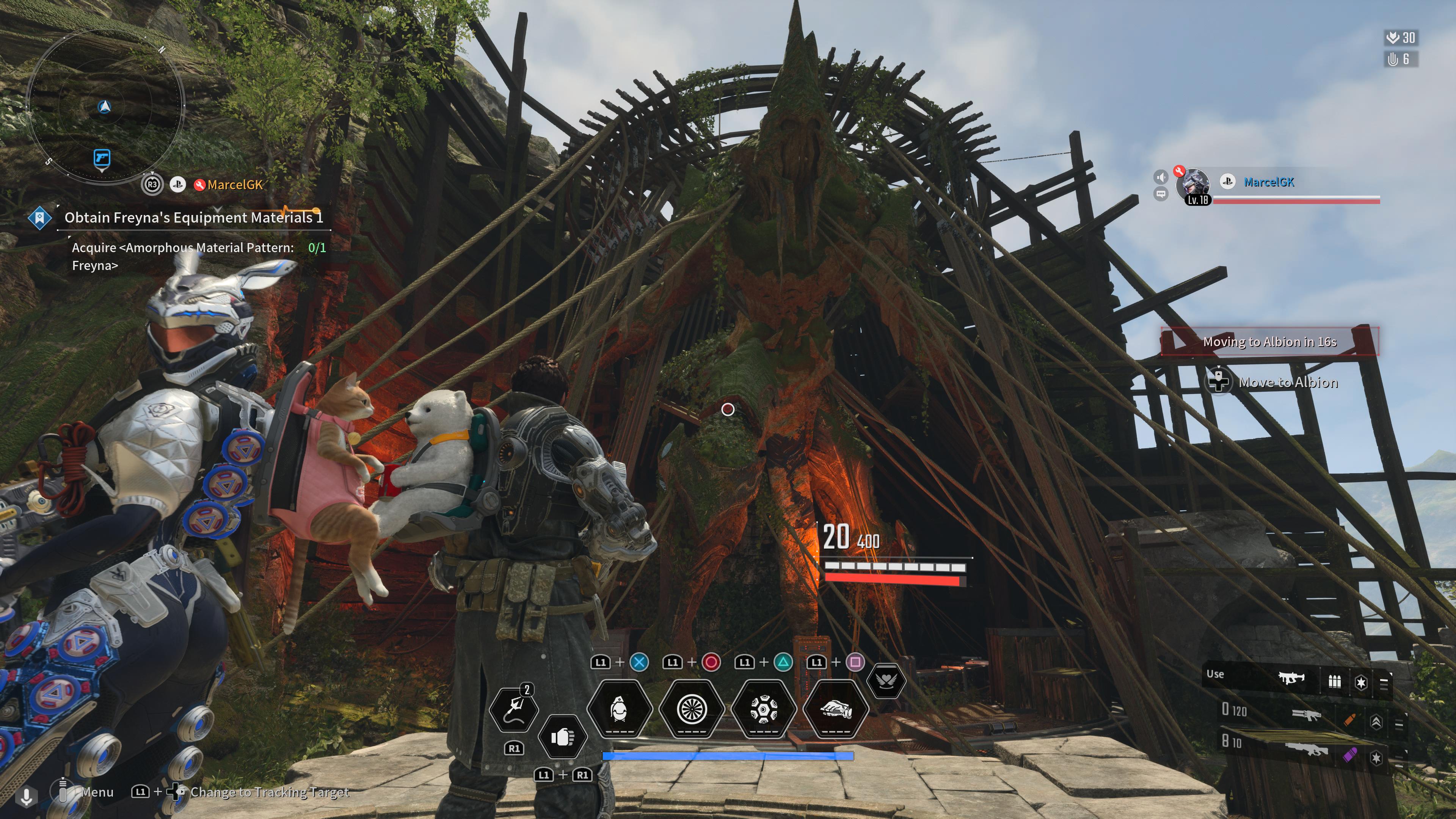Equip the weapon with purple ammo
1456x819 pixels.
(x=1305, y=750)
